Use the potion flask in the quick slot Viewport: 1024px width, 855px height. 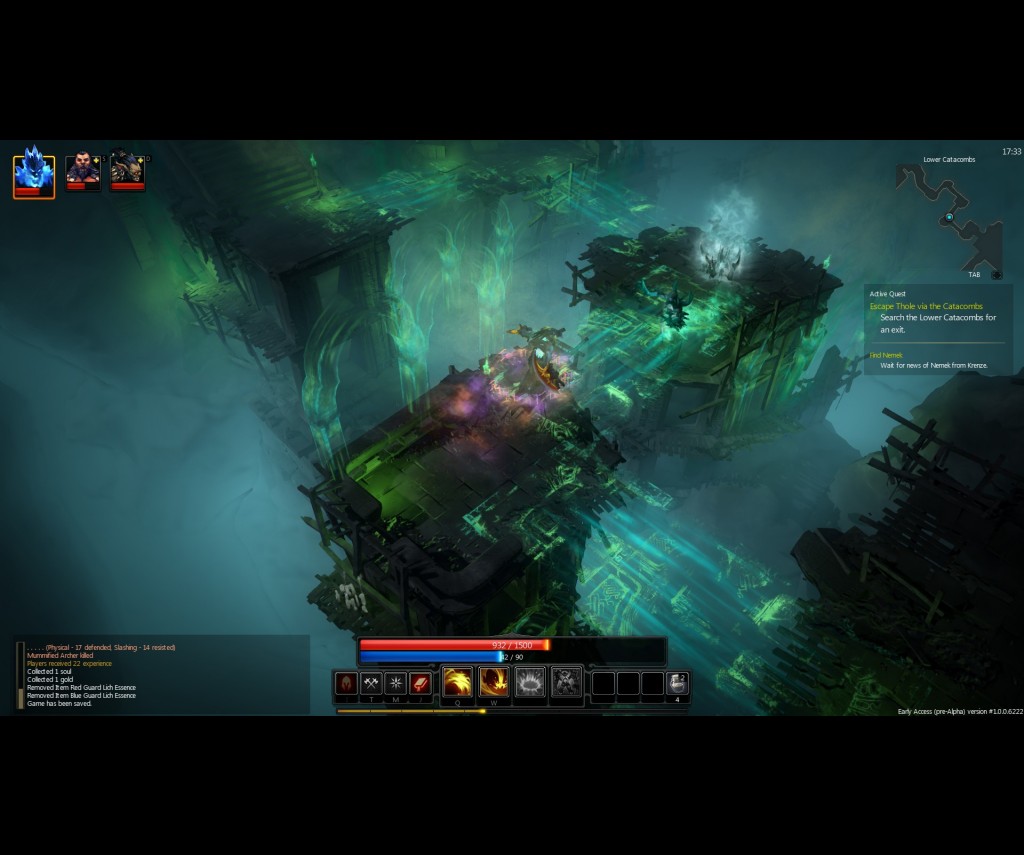coord(677,683)
